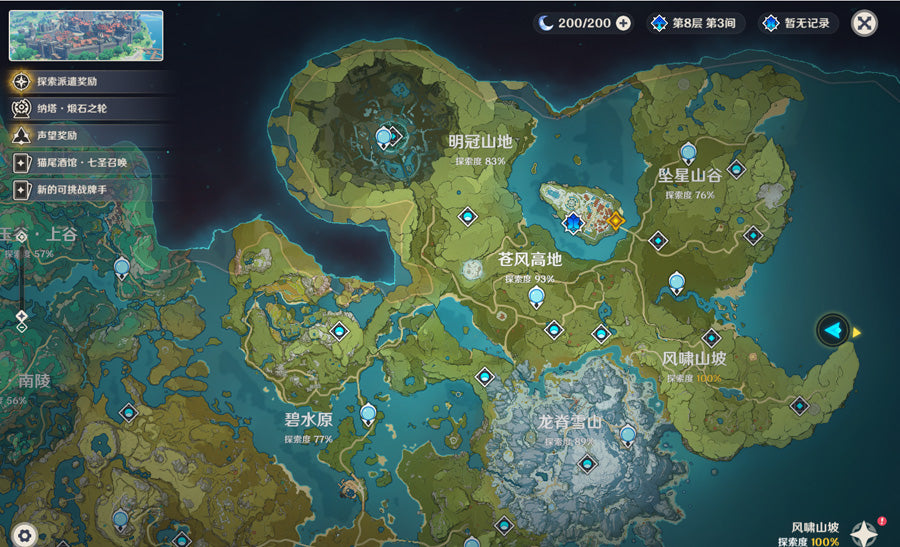The image size is (900, 547).
Task: Open the 第8层 第3间 Spiral Abyss record
Action: pyautogui.click(x=696, y=23)
